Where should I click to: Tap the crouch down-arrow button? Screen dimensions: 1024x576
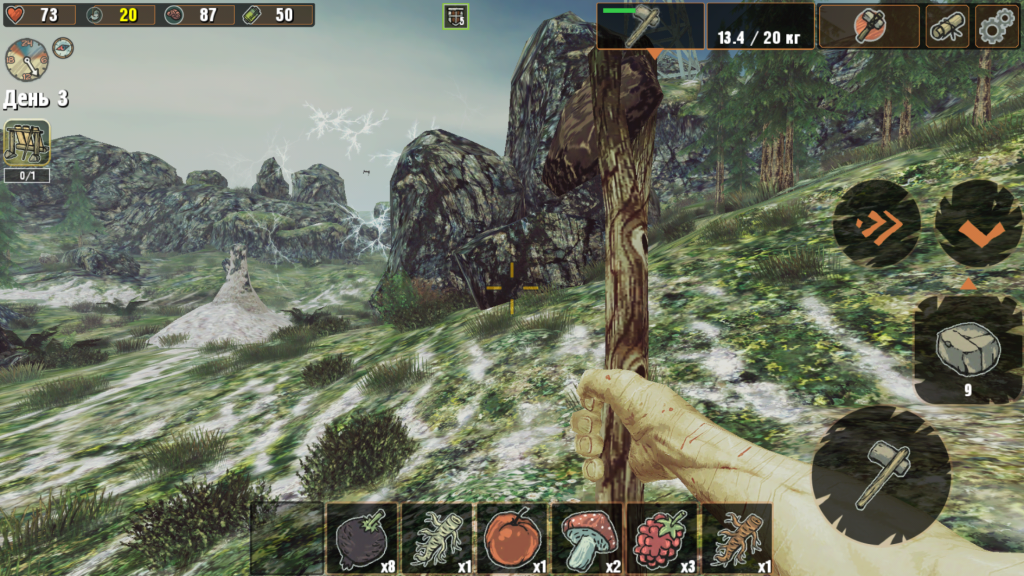[979, 223]
